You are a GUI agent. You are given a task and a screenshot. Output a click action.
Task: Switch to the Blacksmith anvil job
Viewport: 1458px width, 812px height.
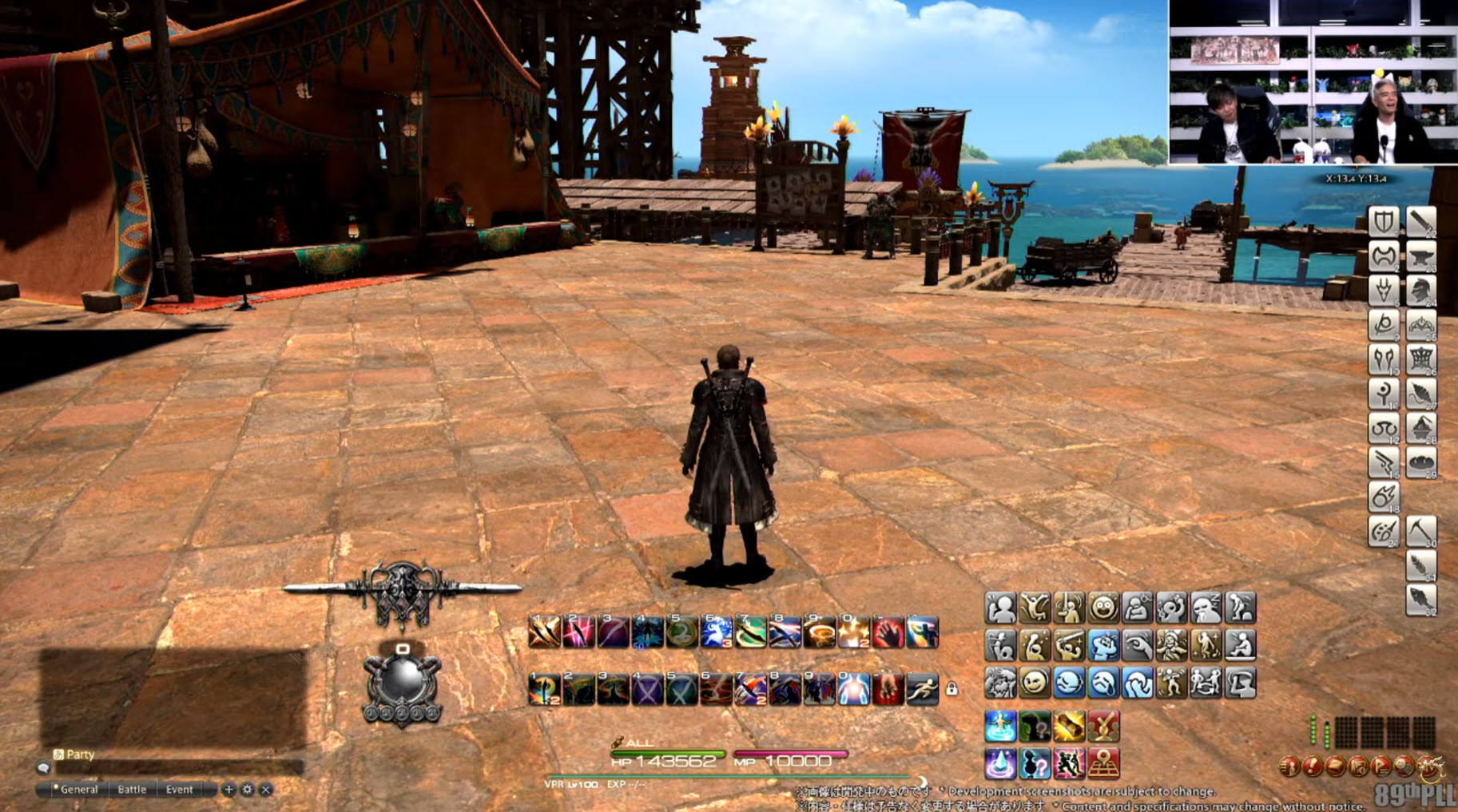[x=1421, y=256]
